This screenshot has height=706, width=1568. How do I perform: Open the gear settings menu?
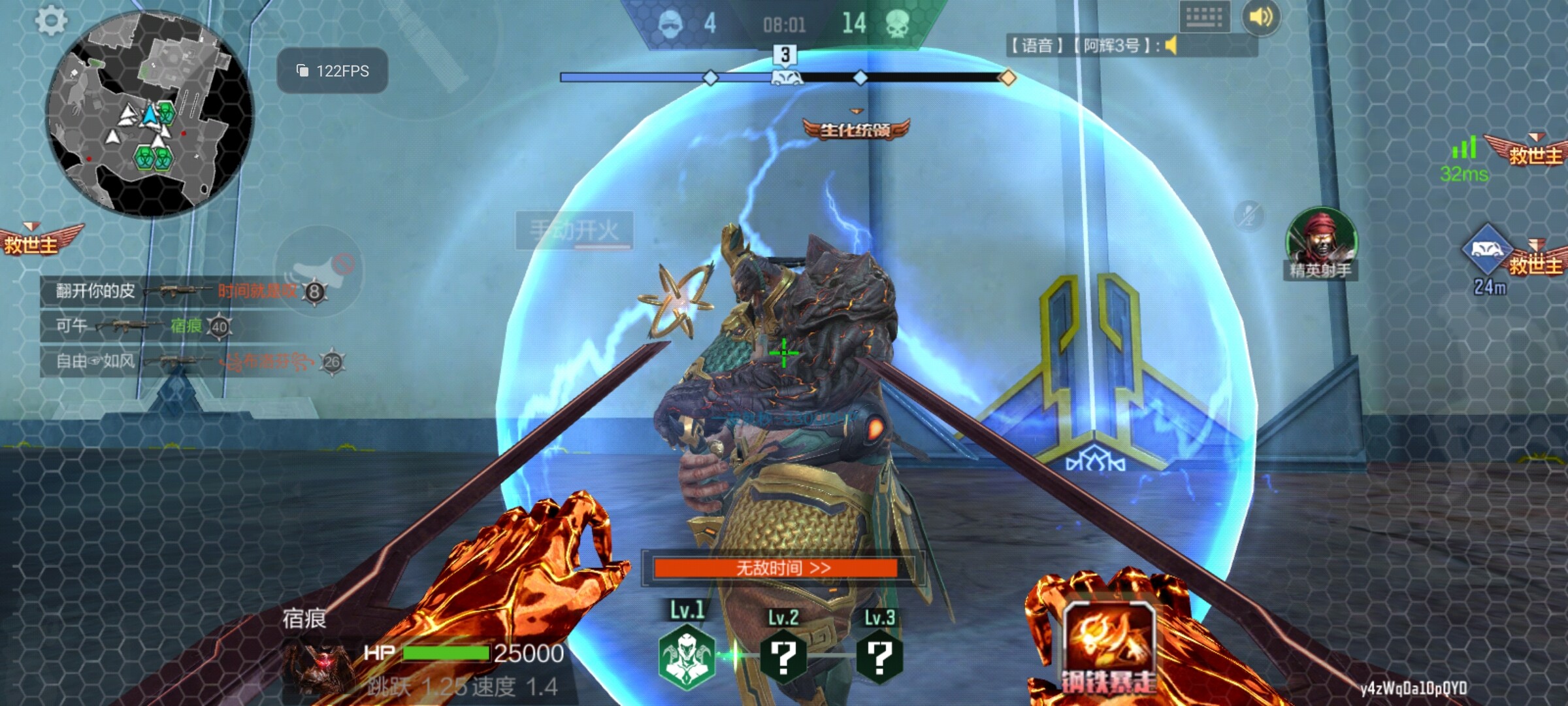51,21
